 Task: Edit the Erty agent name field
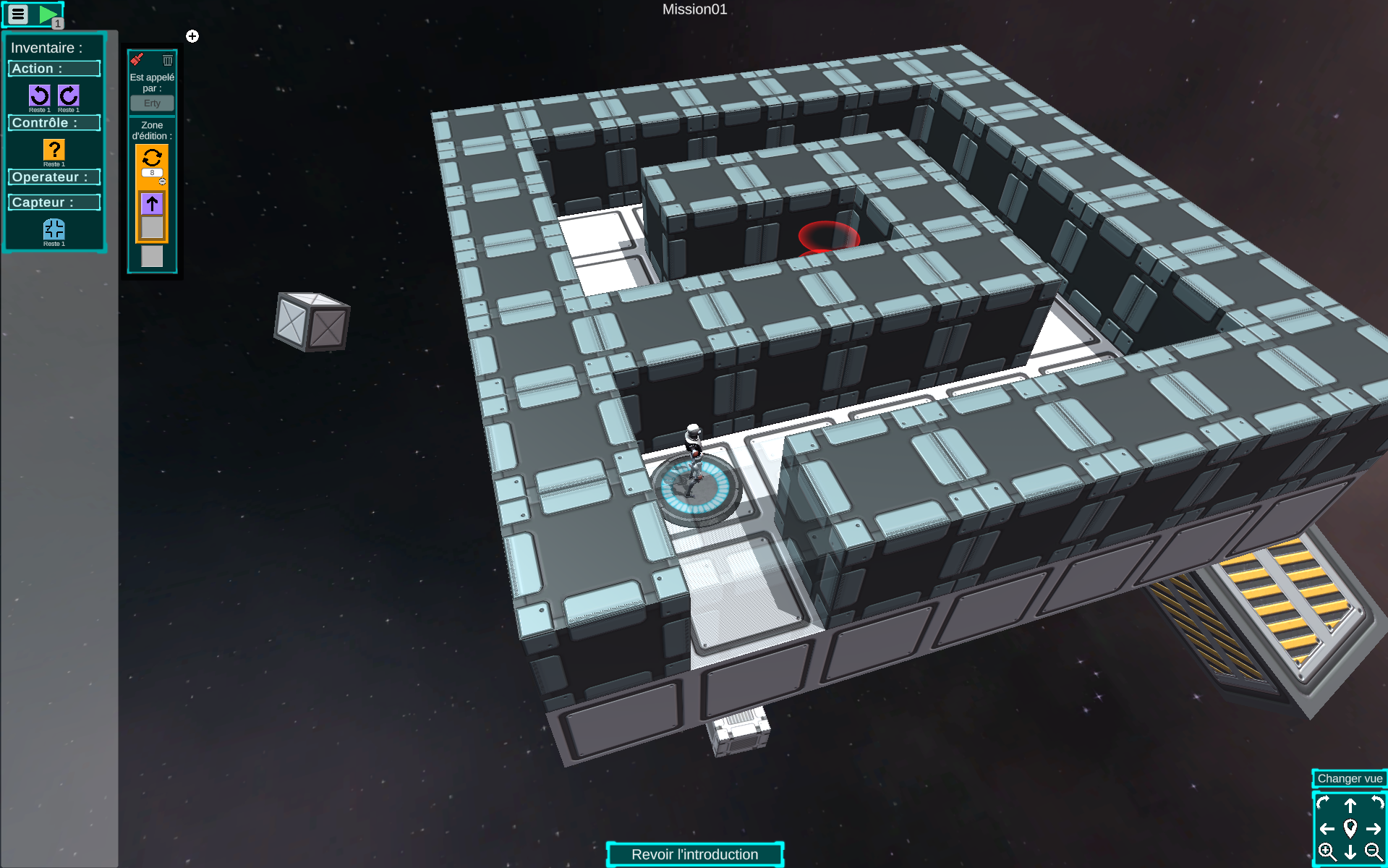[x=152, y=103]
